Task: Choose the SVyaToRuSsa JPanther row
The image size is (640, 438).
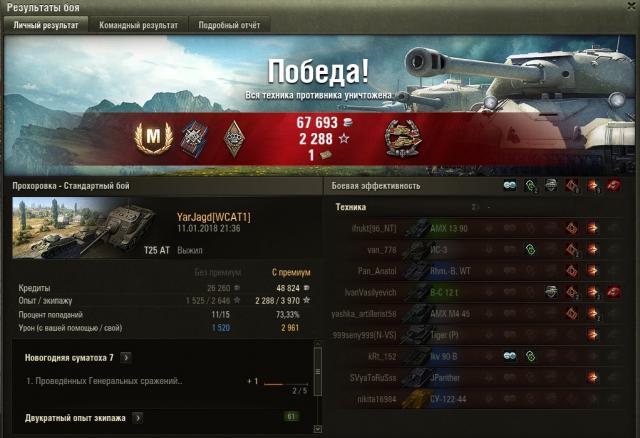Action: (x=480, y=378)
